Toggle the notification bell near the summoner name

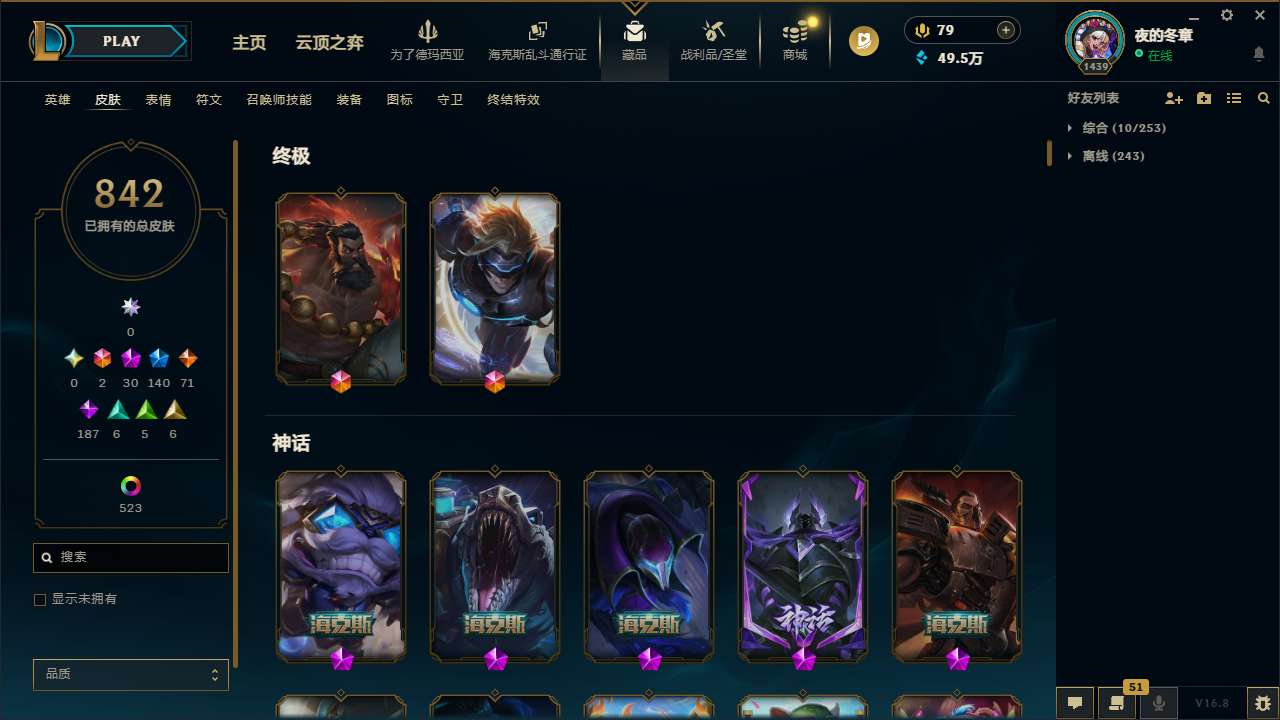pyautogui.click(x=1258, y=54)
